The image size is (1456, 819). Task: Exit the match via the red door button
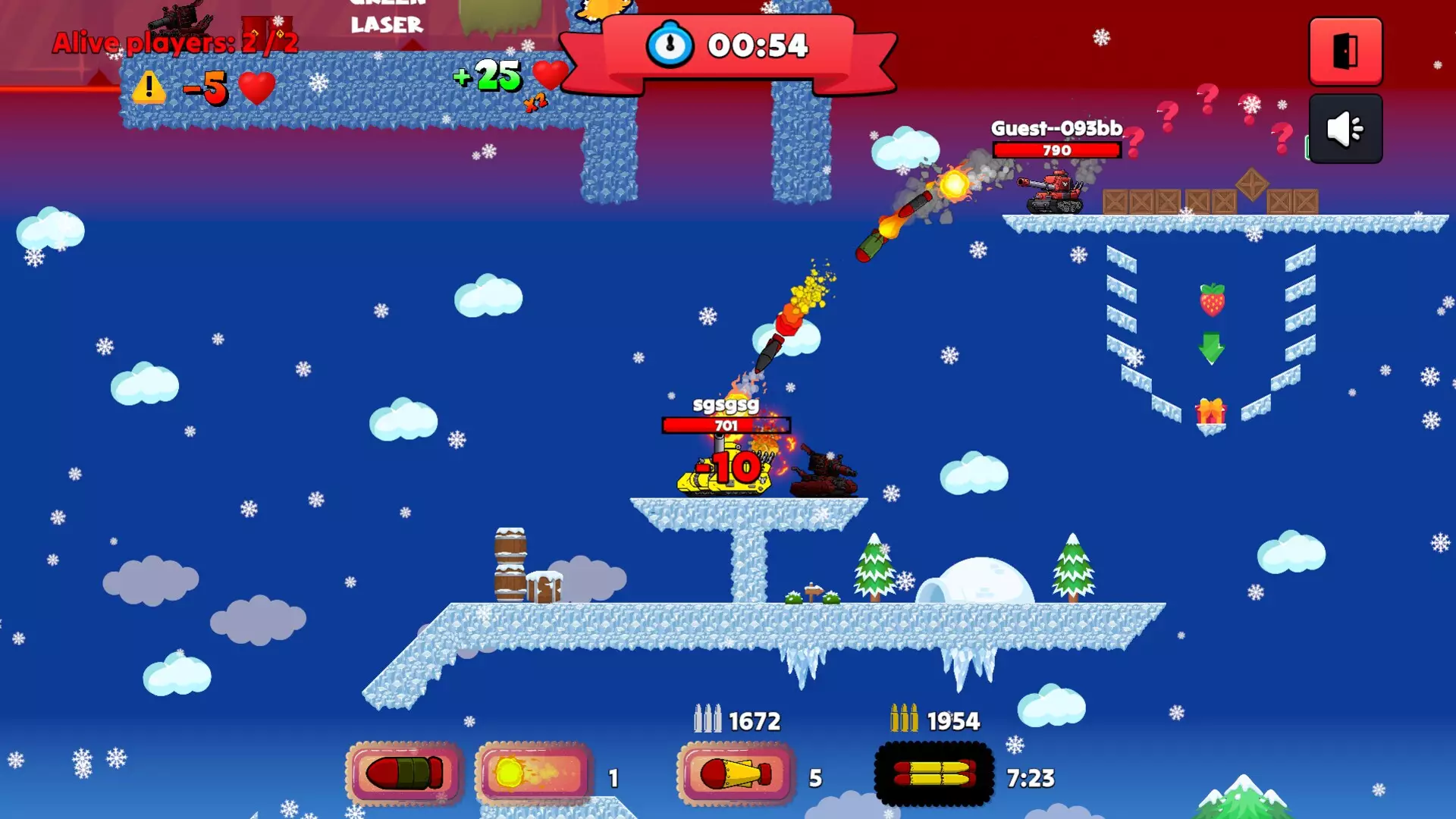1344,51
